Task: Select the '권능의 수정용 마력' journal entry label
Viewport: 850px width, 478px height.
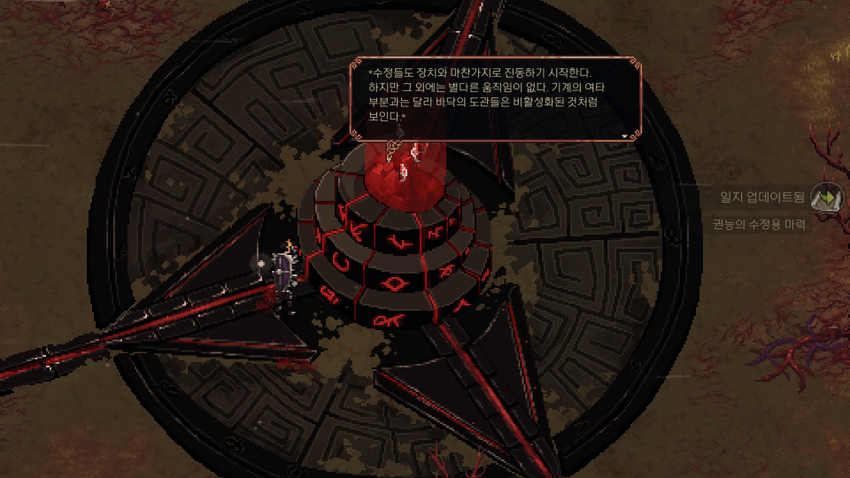Action: (773, 224)
